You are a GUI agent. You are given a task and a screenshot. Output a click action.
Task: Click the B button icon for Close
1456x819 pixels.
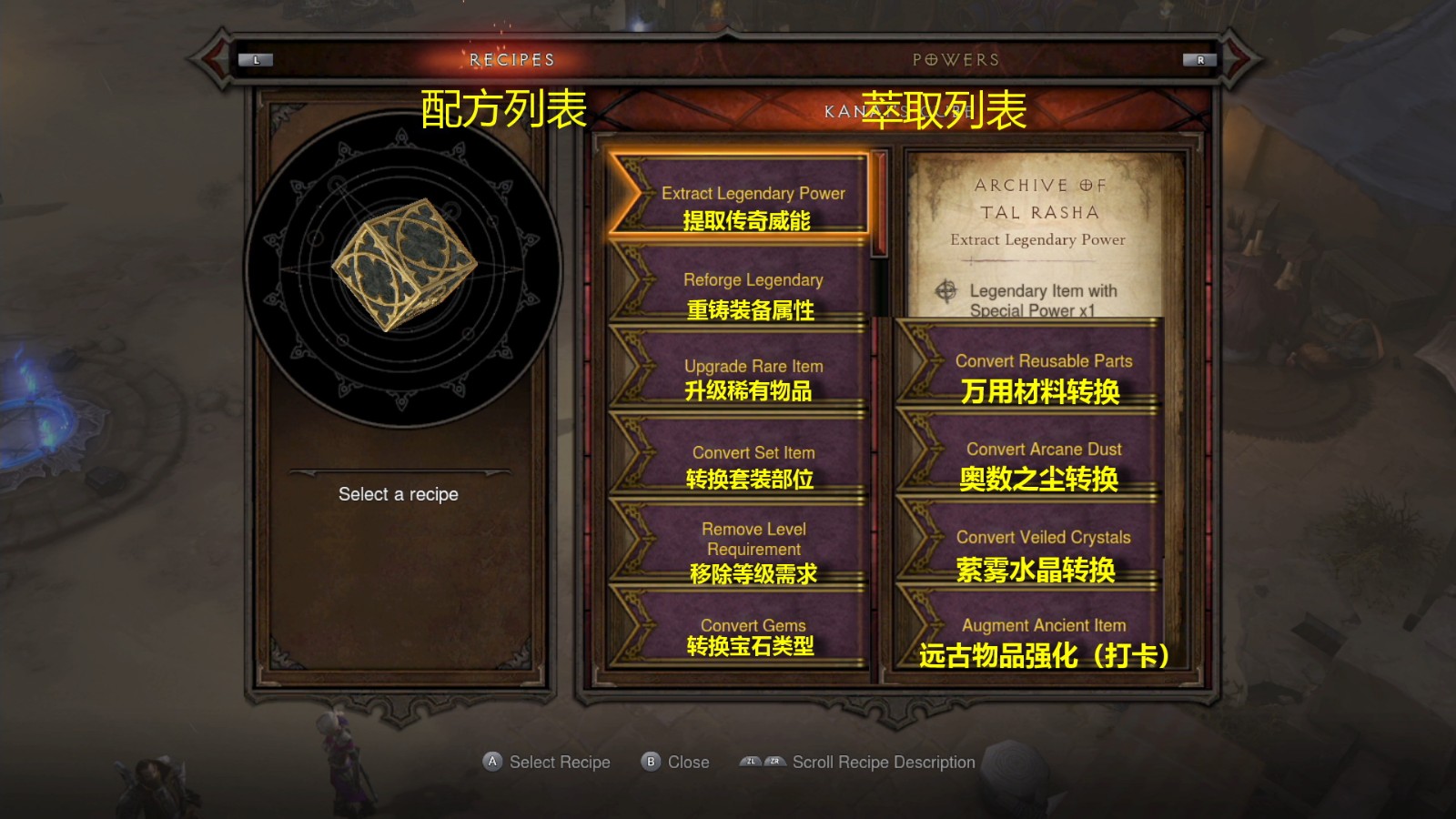[x=650, y=762]
